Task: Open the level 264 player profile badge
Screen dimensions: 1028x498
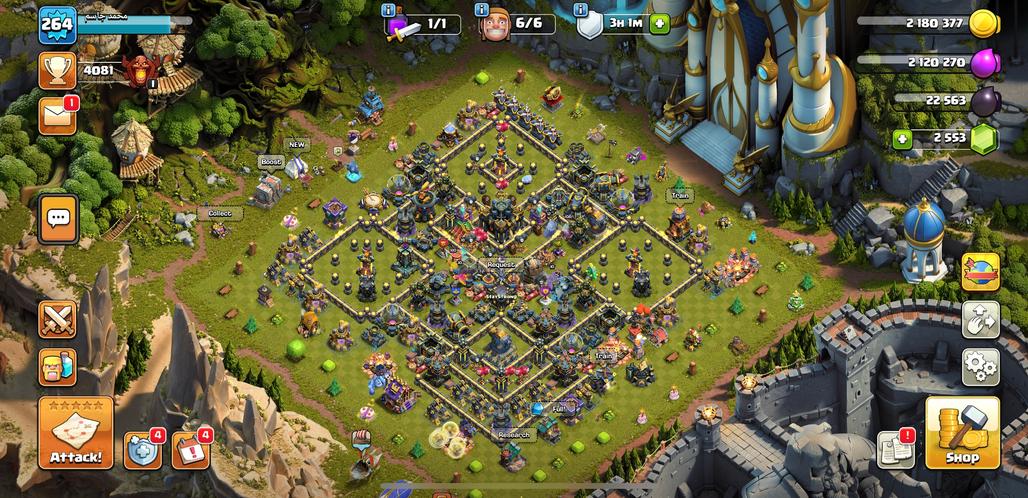Action: (58, 24)
